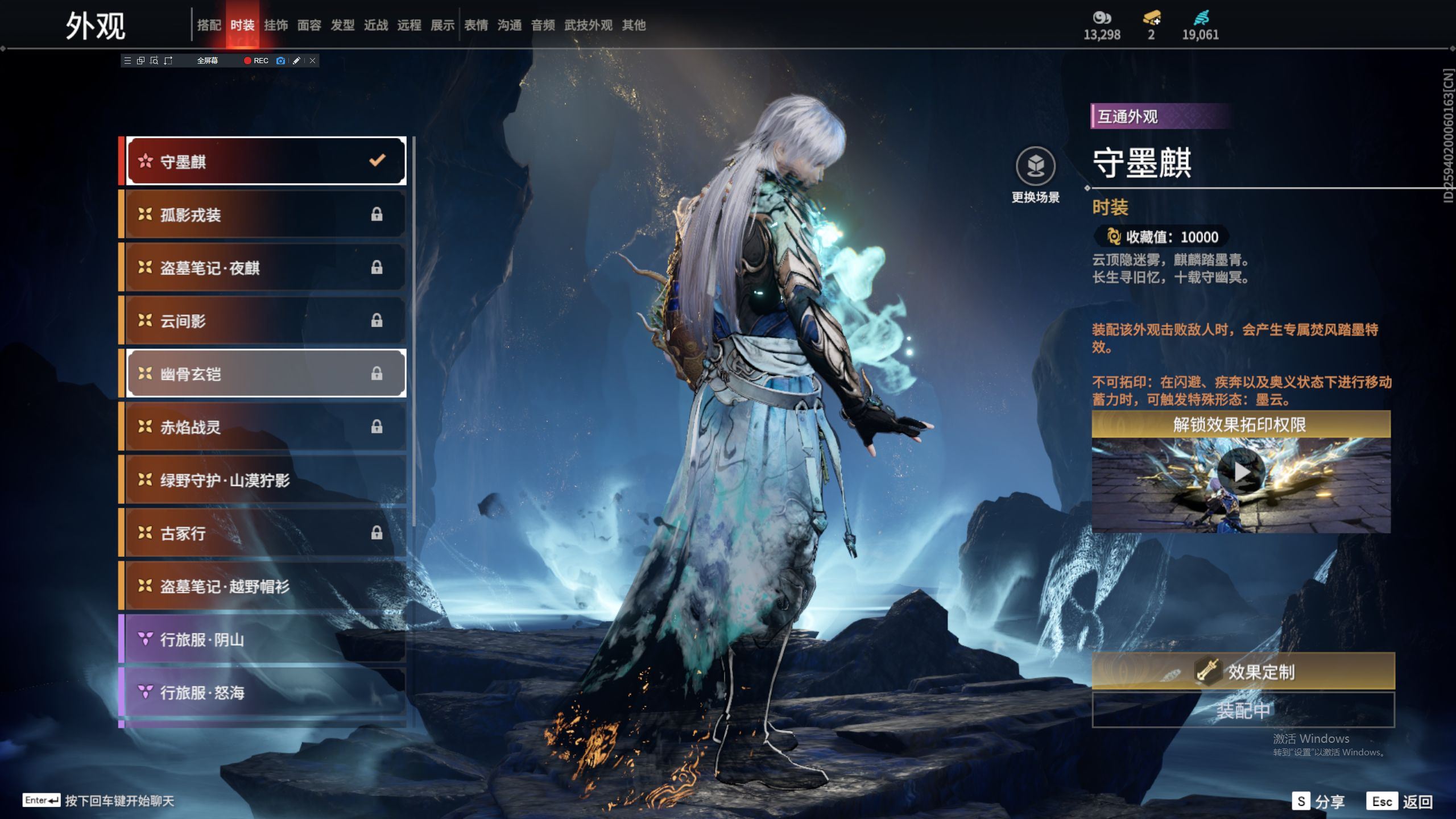Open the 效果定制 customization button

[x=1243, y=672]
